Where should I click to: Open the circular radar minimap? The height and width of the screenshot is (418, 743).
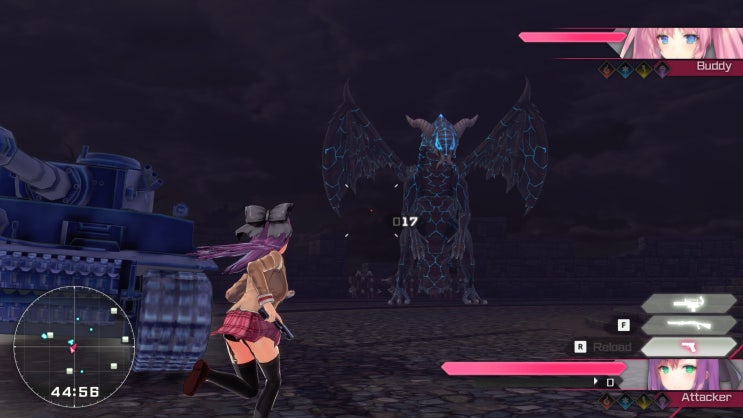(x=60, y=339)
